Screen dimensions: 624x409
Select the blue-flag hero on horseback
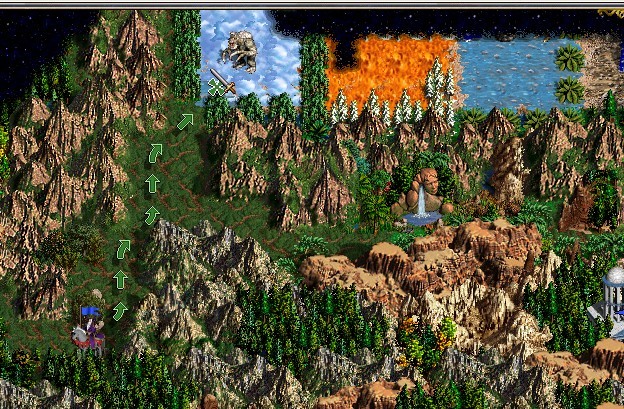[x=88, y=329]
